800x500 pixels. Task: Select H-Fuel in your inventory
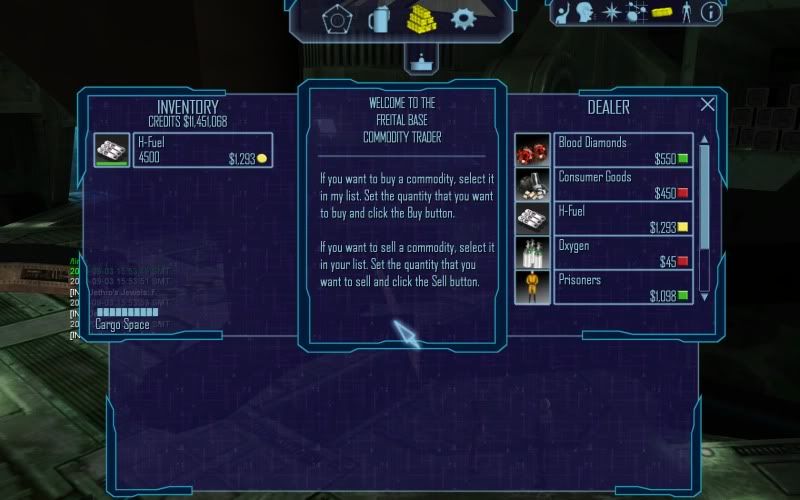pos(182,150)
